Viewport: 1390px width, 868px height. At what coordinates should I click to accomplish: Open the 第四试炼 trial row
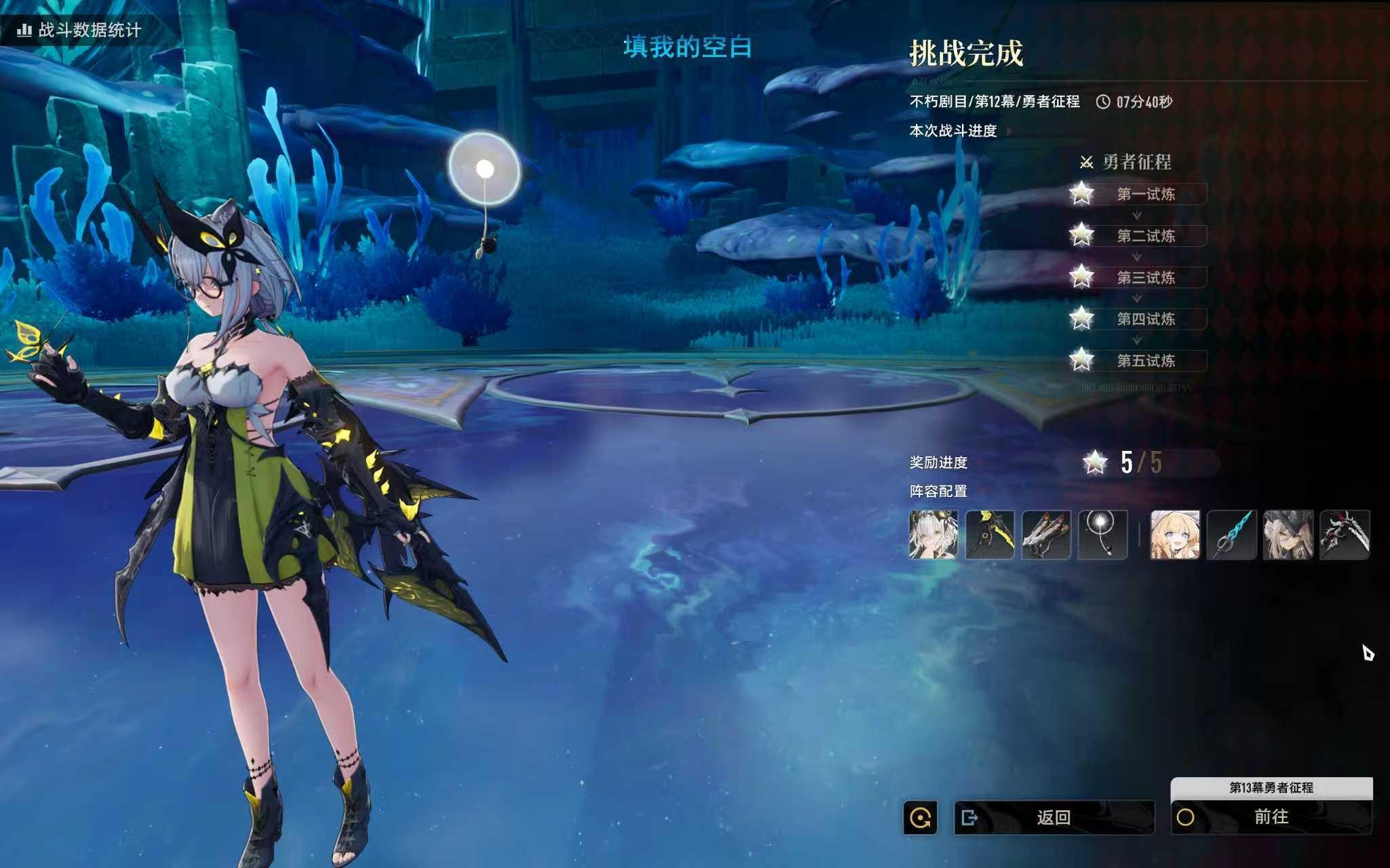tap(1145, 319)
